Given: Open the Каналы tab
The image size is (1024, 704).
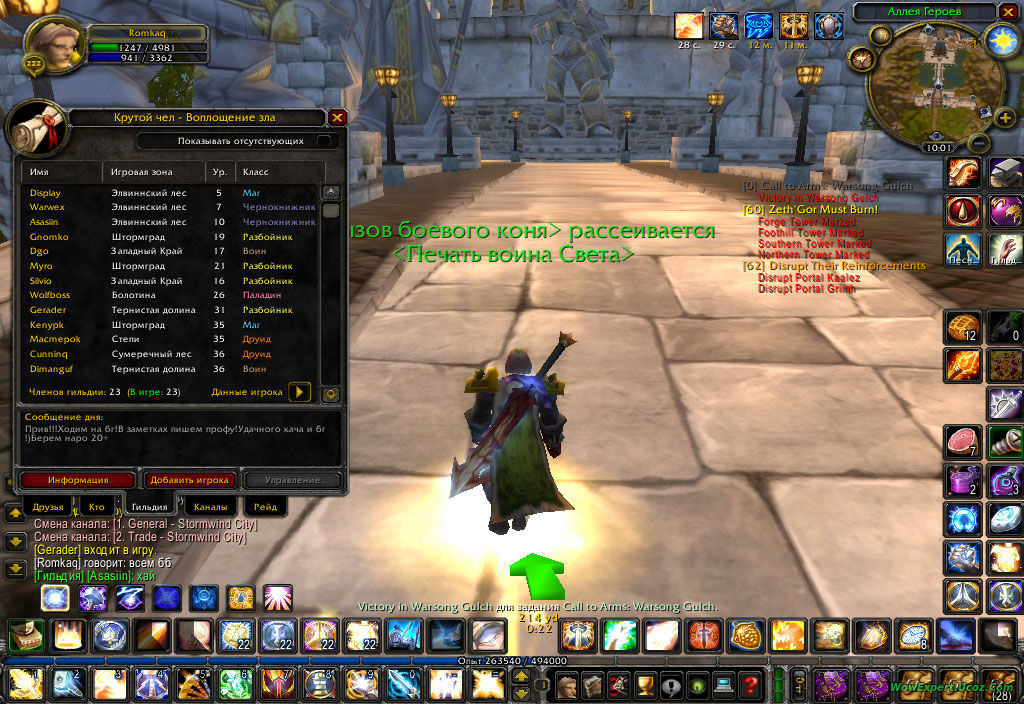Looking at the screenshot, I should click(210, 507).
